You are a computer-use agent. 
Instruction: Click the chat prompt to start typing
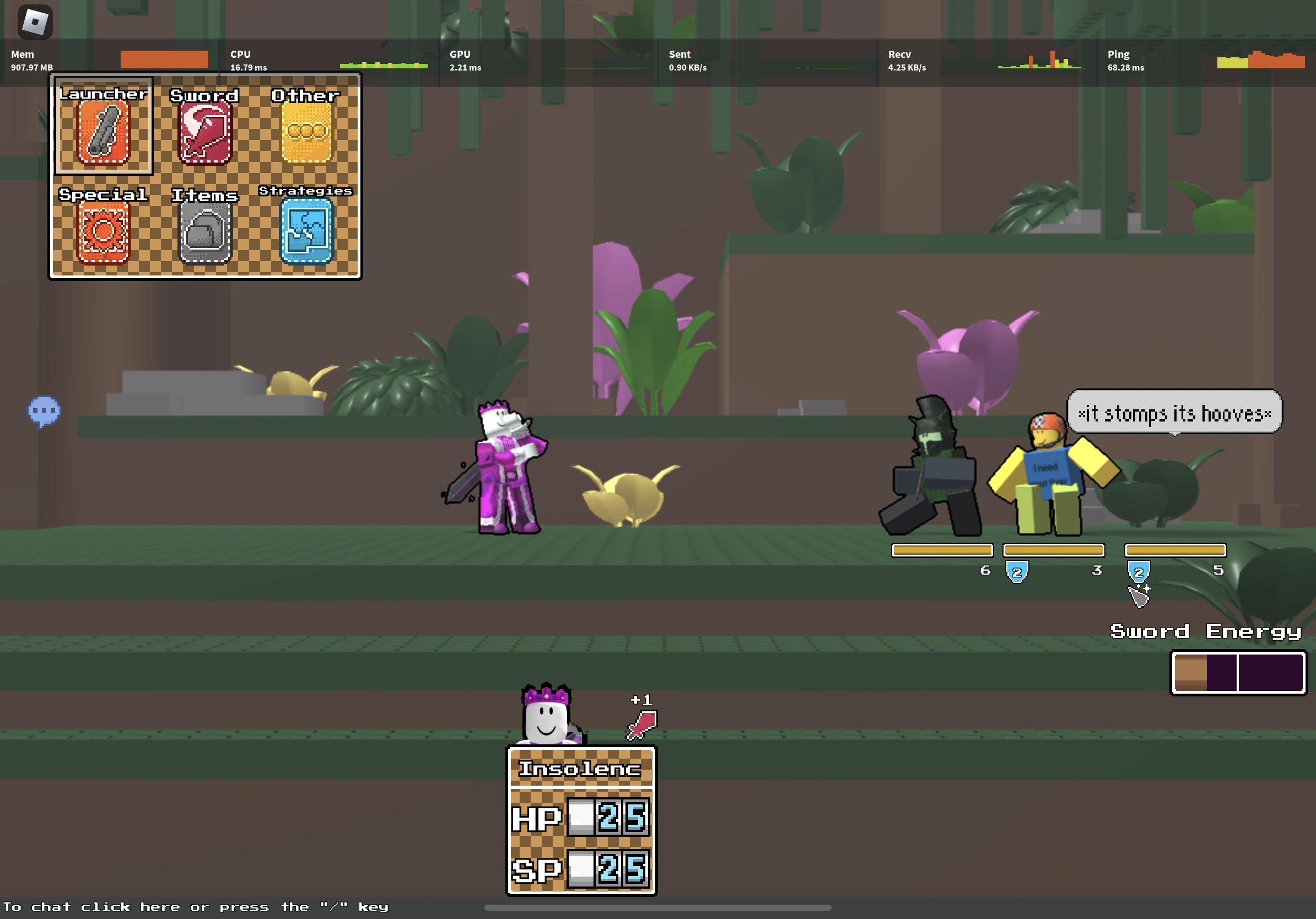tap(197, 906)
